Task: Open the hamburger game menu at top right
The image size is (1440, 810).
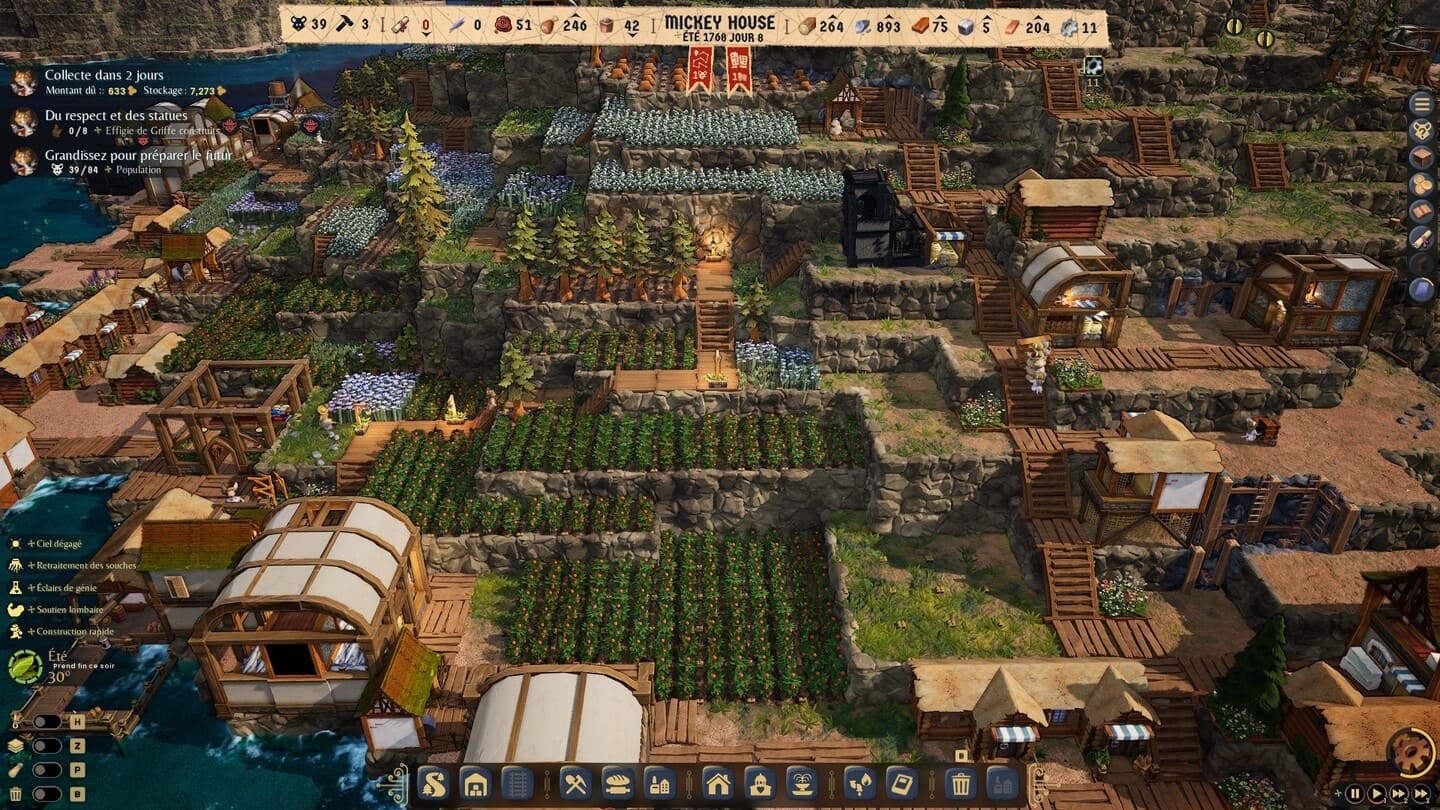Action: point(1421,102)
